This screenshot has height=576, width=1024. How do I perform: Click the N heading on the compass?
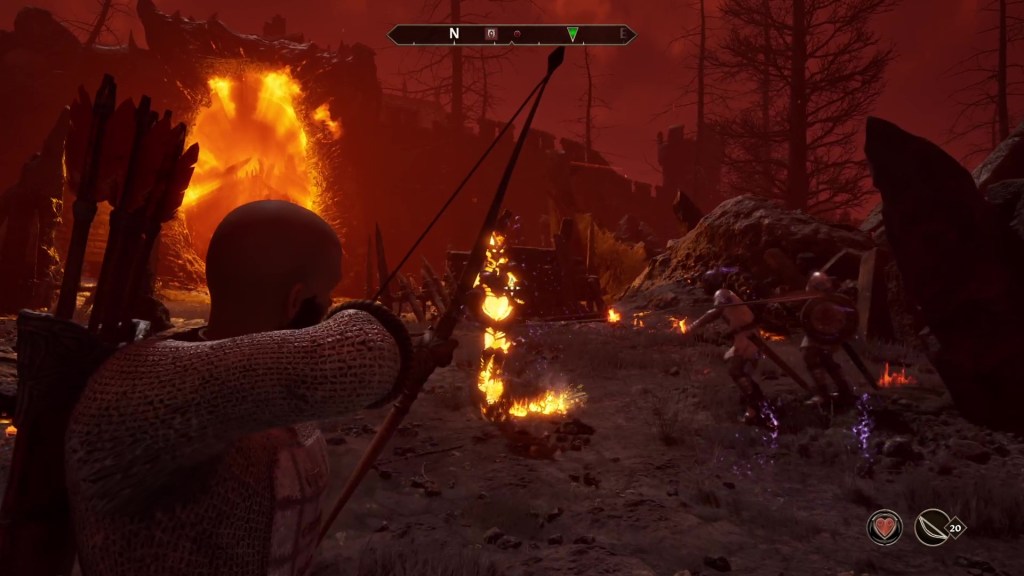point(454,34)
